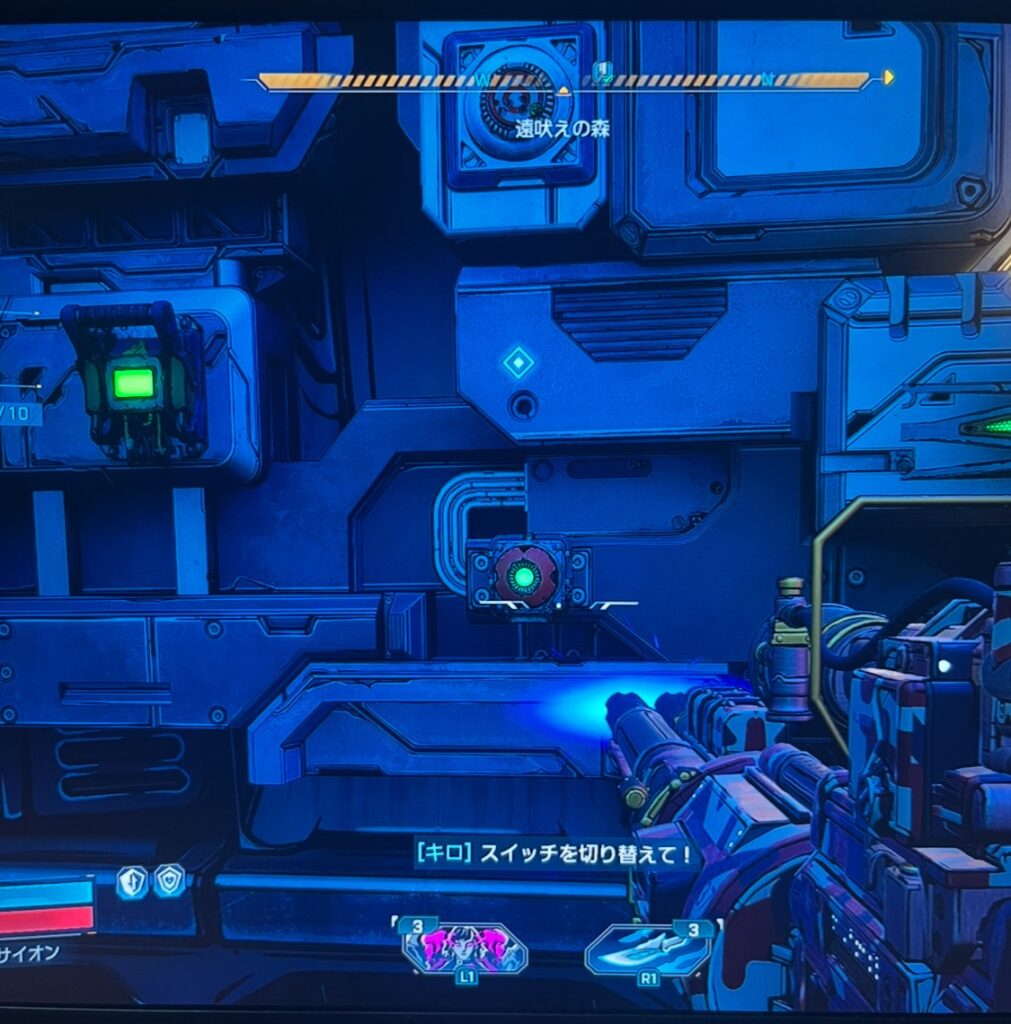Select the diamond objective waypoint marker

[518, 362]
